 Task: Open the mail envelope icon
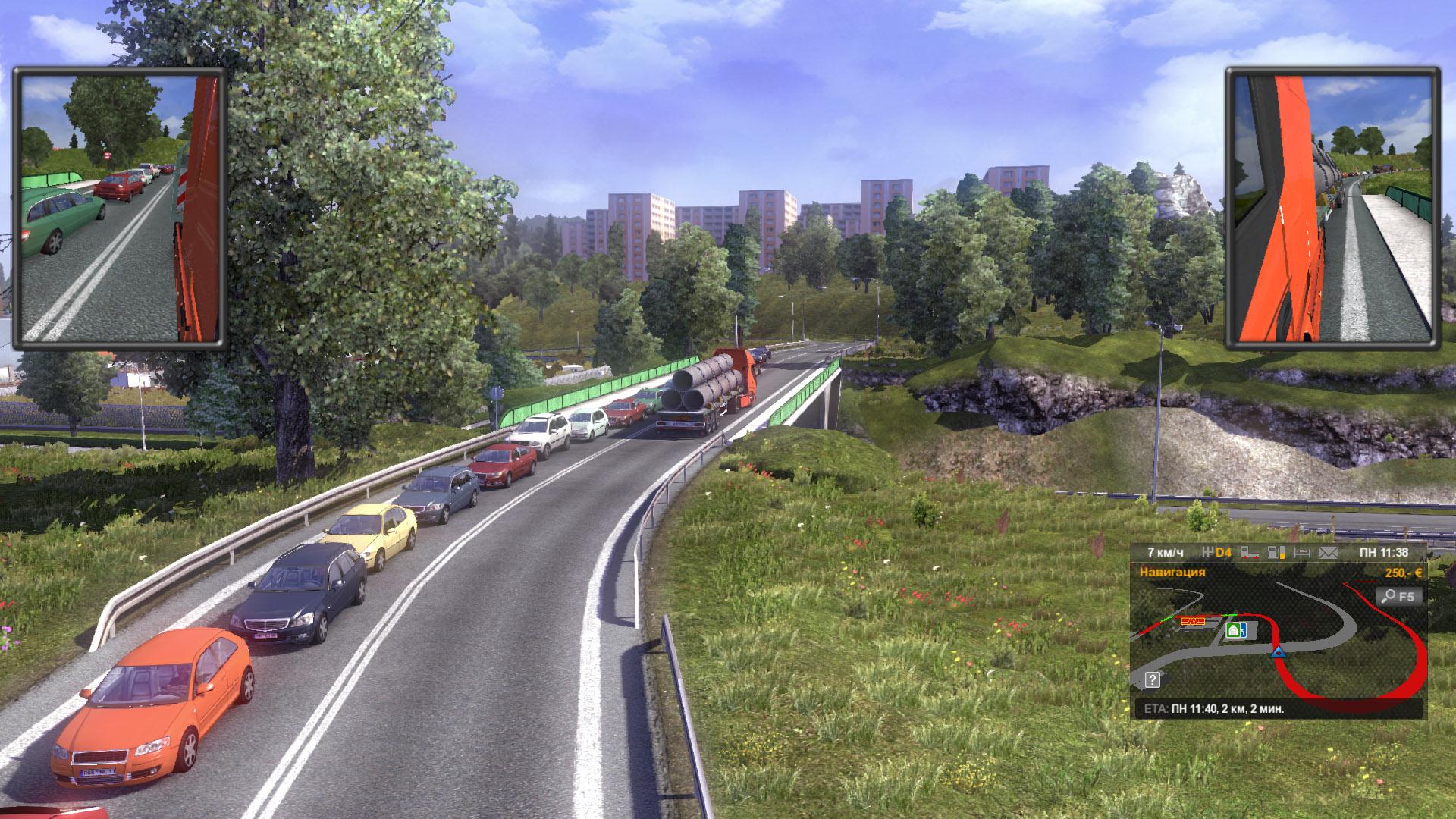coord(1328,553)
